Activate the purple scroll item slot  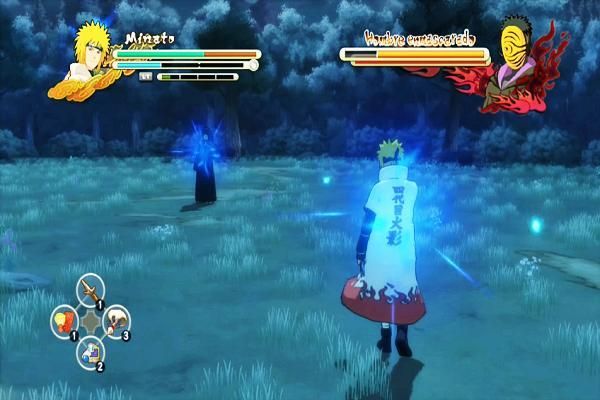(x=91, y=350)
